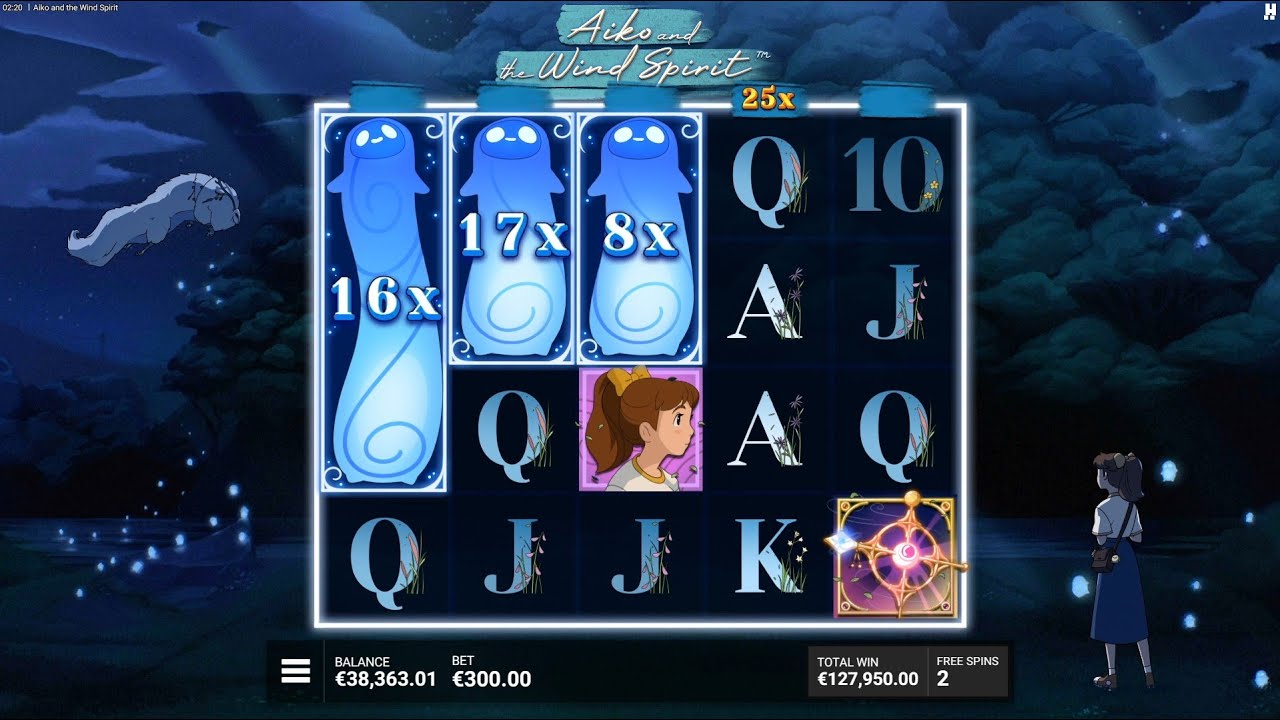
Task: Select the J symbol on bottom row
Action: (x=510, y=556)
